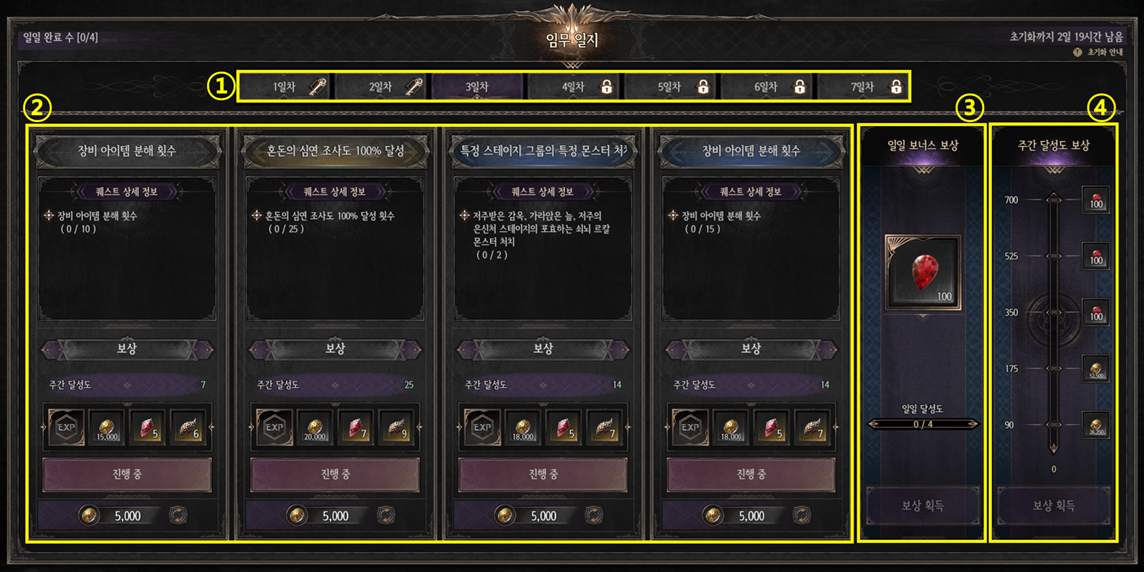Click 진행 중 under the 특정 몬스터 처치 quest
1144x572 pixels.
[543, 474]
